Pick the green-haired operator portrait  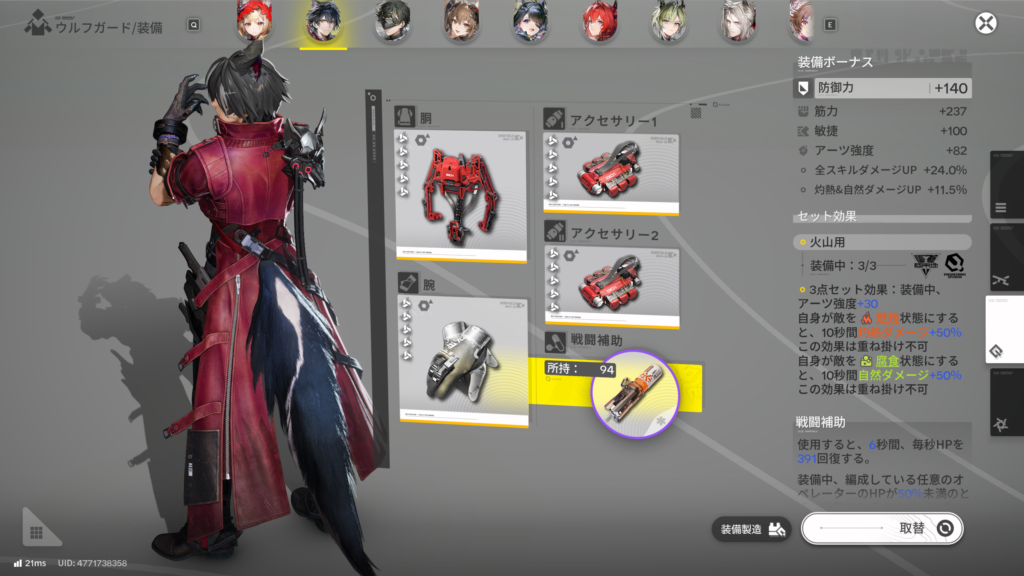coord(667,22)
